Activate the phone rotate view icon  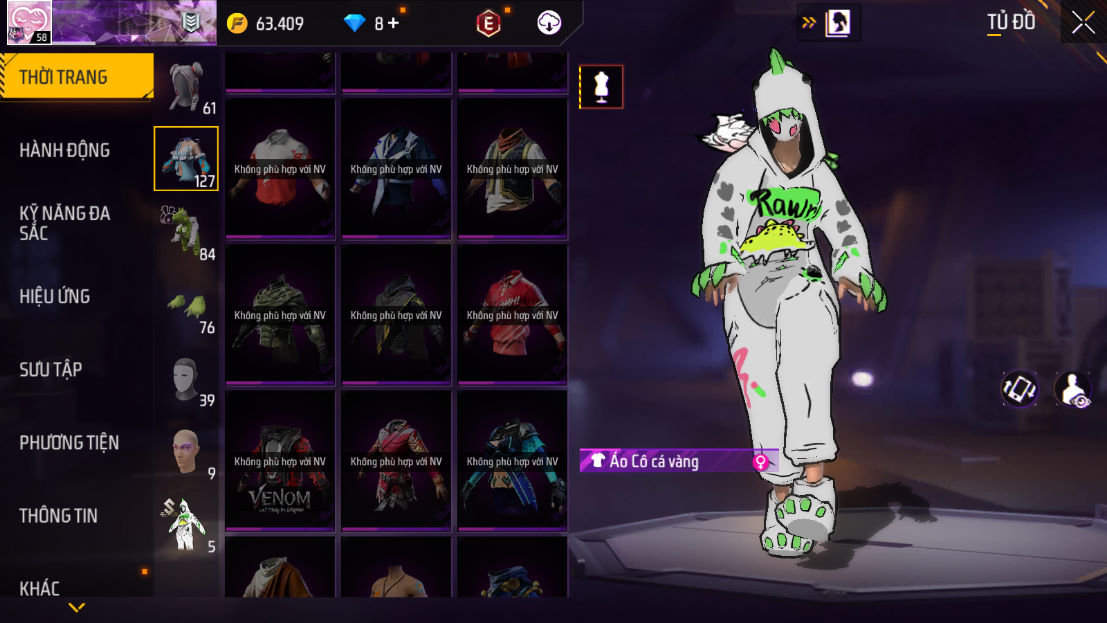[x=1020, y=389]
